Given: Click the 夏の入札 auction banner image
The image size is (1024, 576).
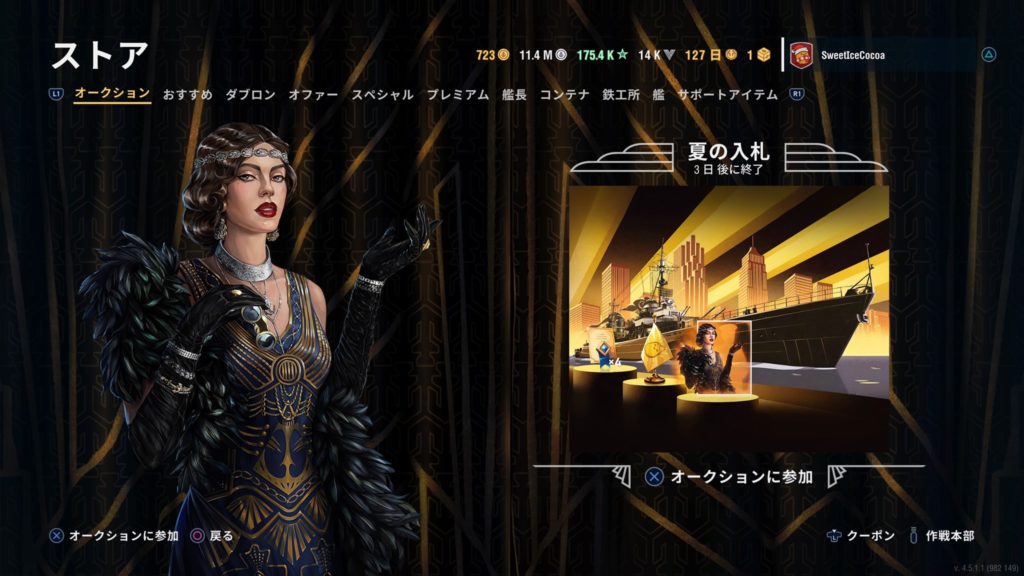Looking at the screenshot, I should 728,318.
